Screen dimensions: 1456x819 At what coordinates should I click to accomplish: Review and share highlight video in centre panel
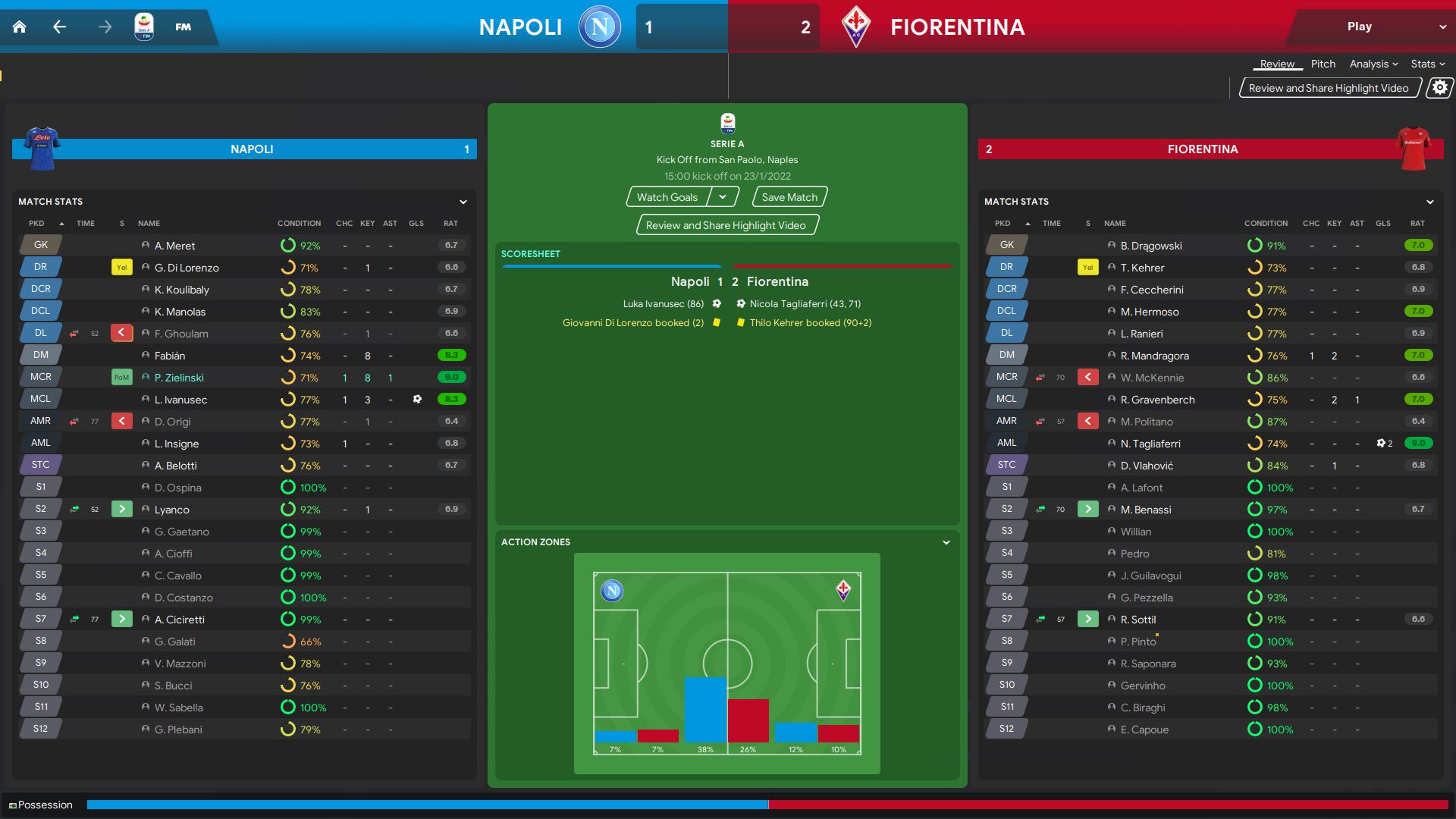726,225
